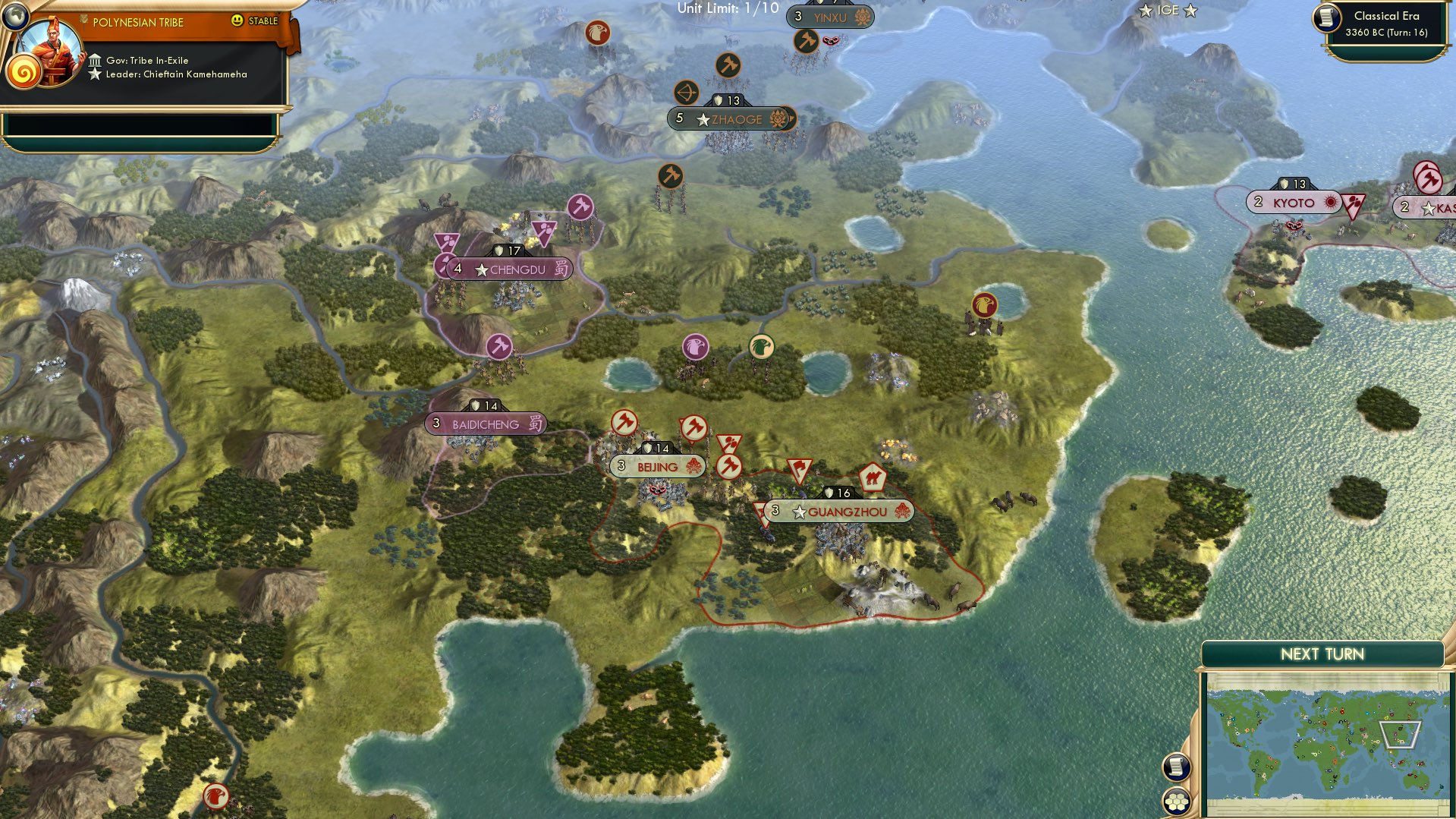Click the Polynesian Tribe header label

137,22
